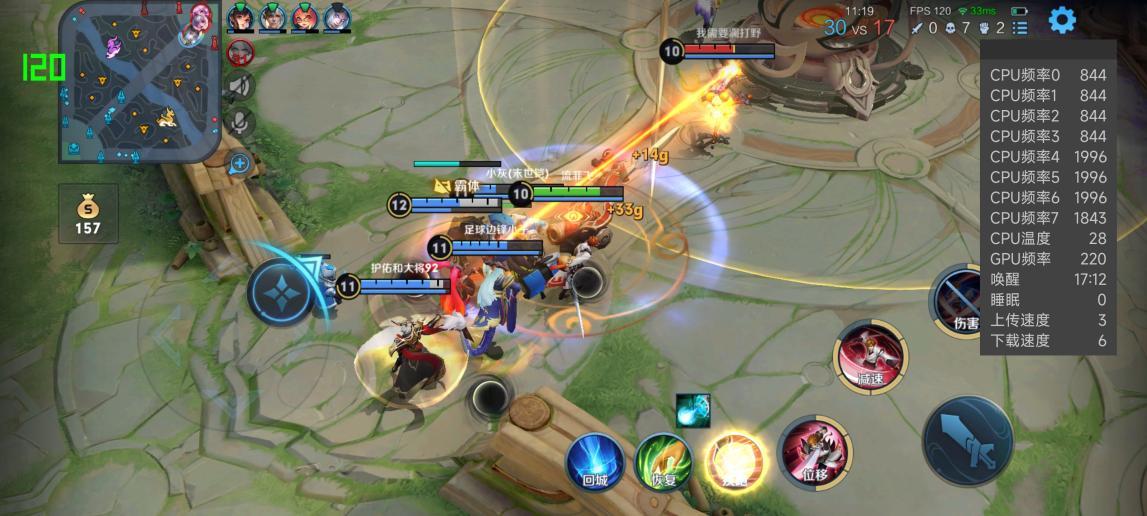
Task: Toggle the muted microphone icon
Action: (x=240, y=122)
